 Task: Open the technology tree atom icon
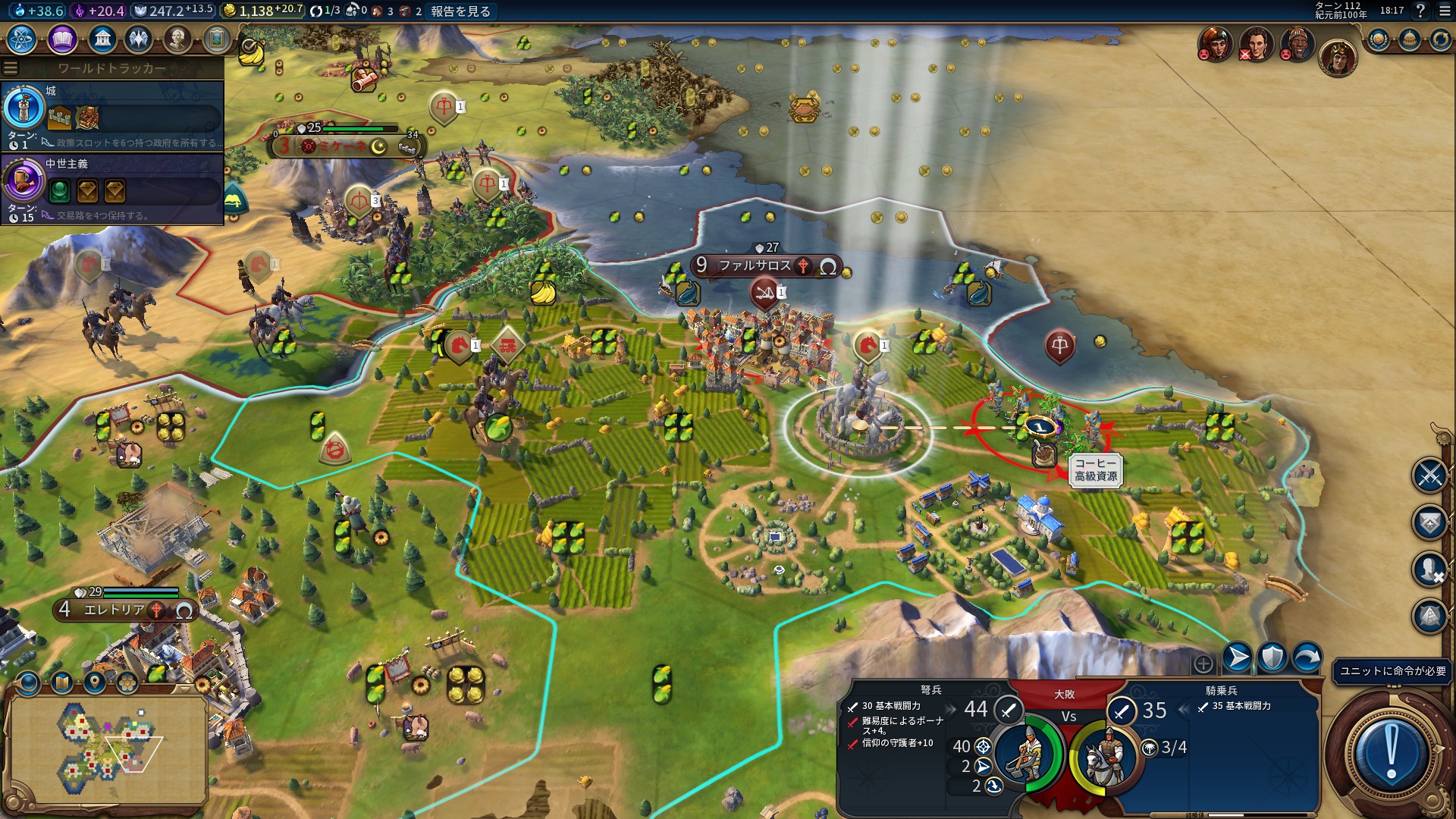click(x=22, y=39)
